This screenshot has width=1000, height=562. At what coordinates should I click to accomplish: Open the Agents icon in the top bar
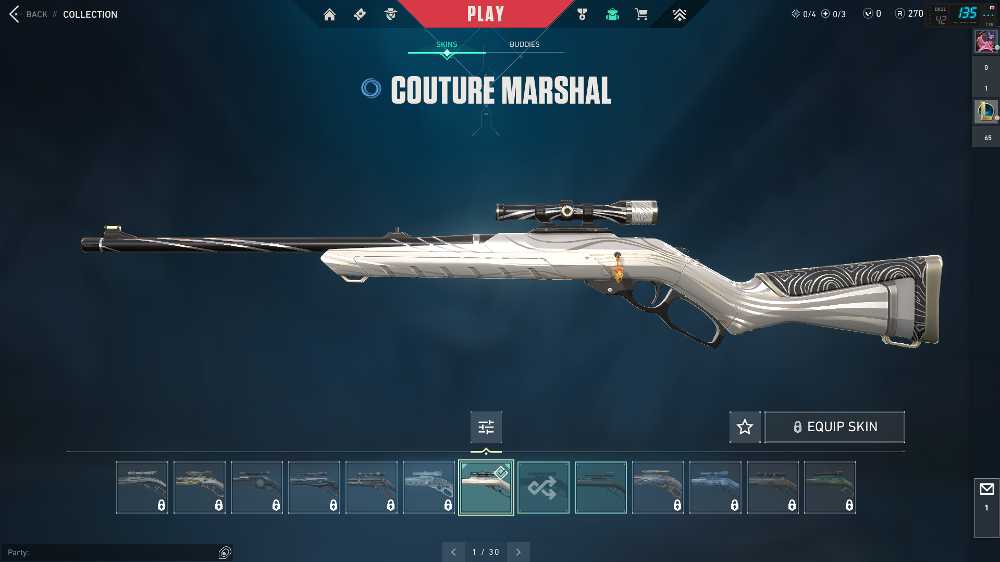pyautogui.click(x=390, y=14)
